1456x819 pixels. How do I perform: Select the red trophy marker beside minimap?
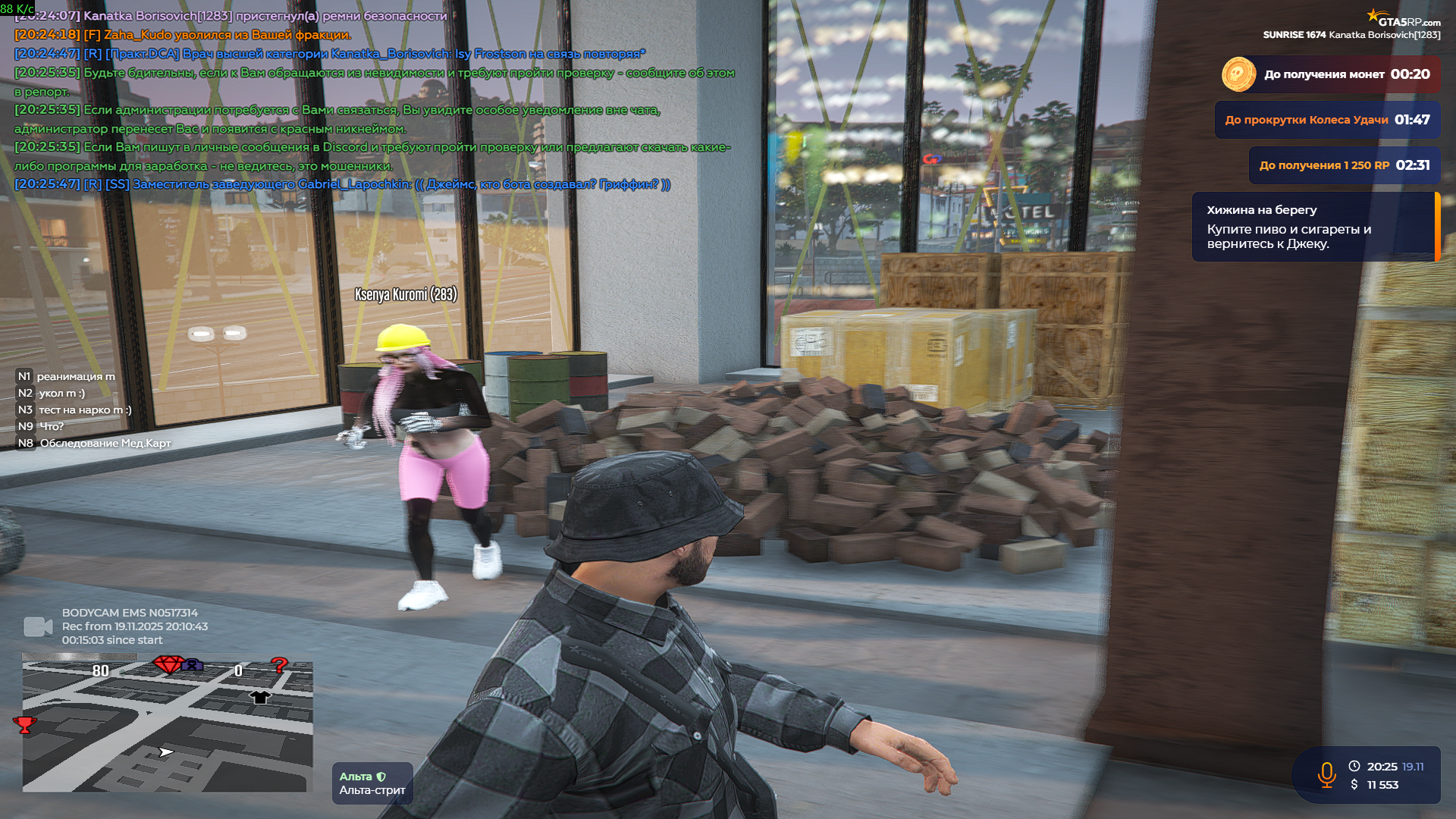[24, 725]
